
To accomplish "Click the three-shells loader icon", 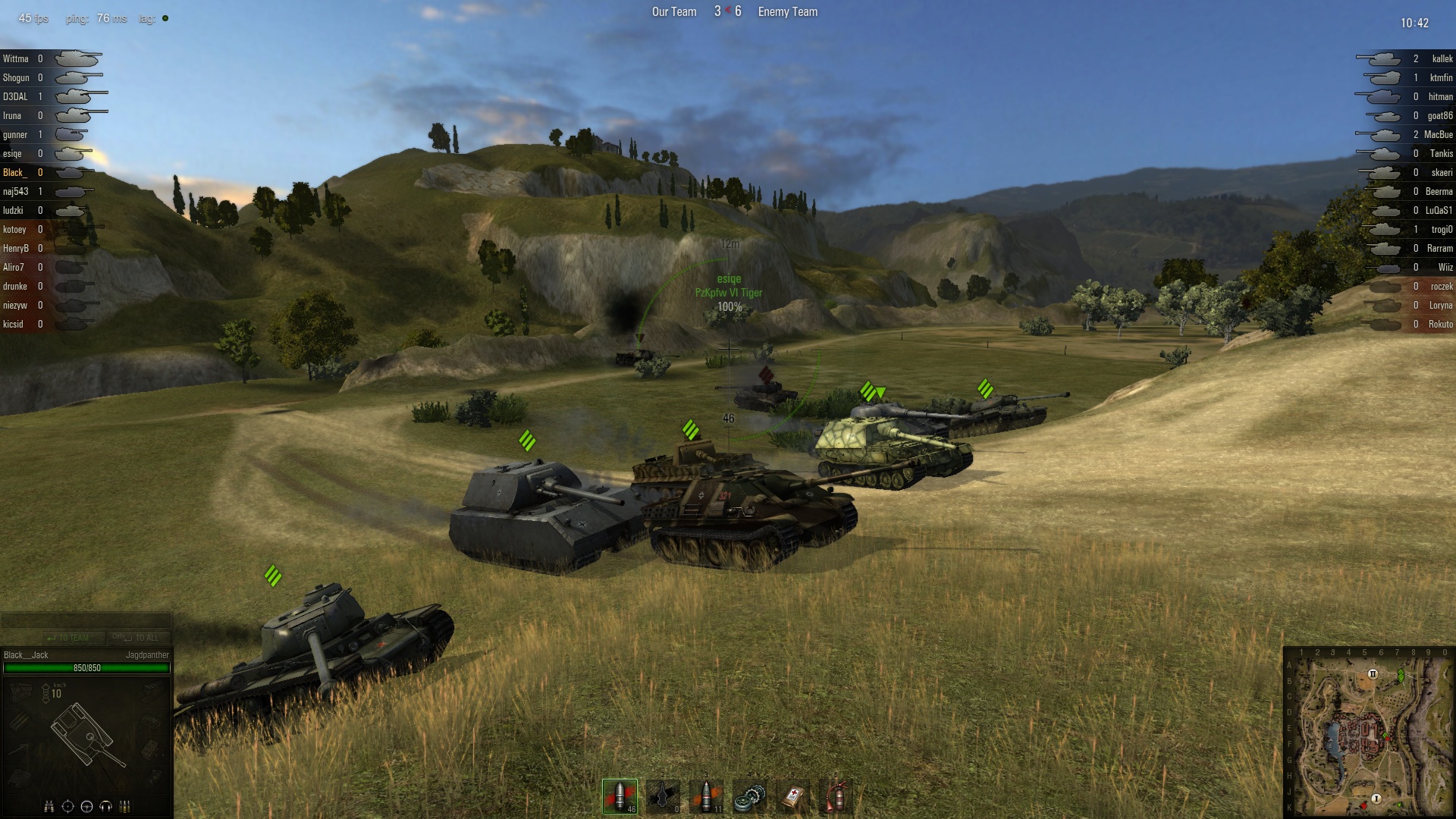I will [125, 806].
